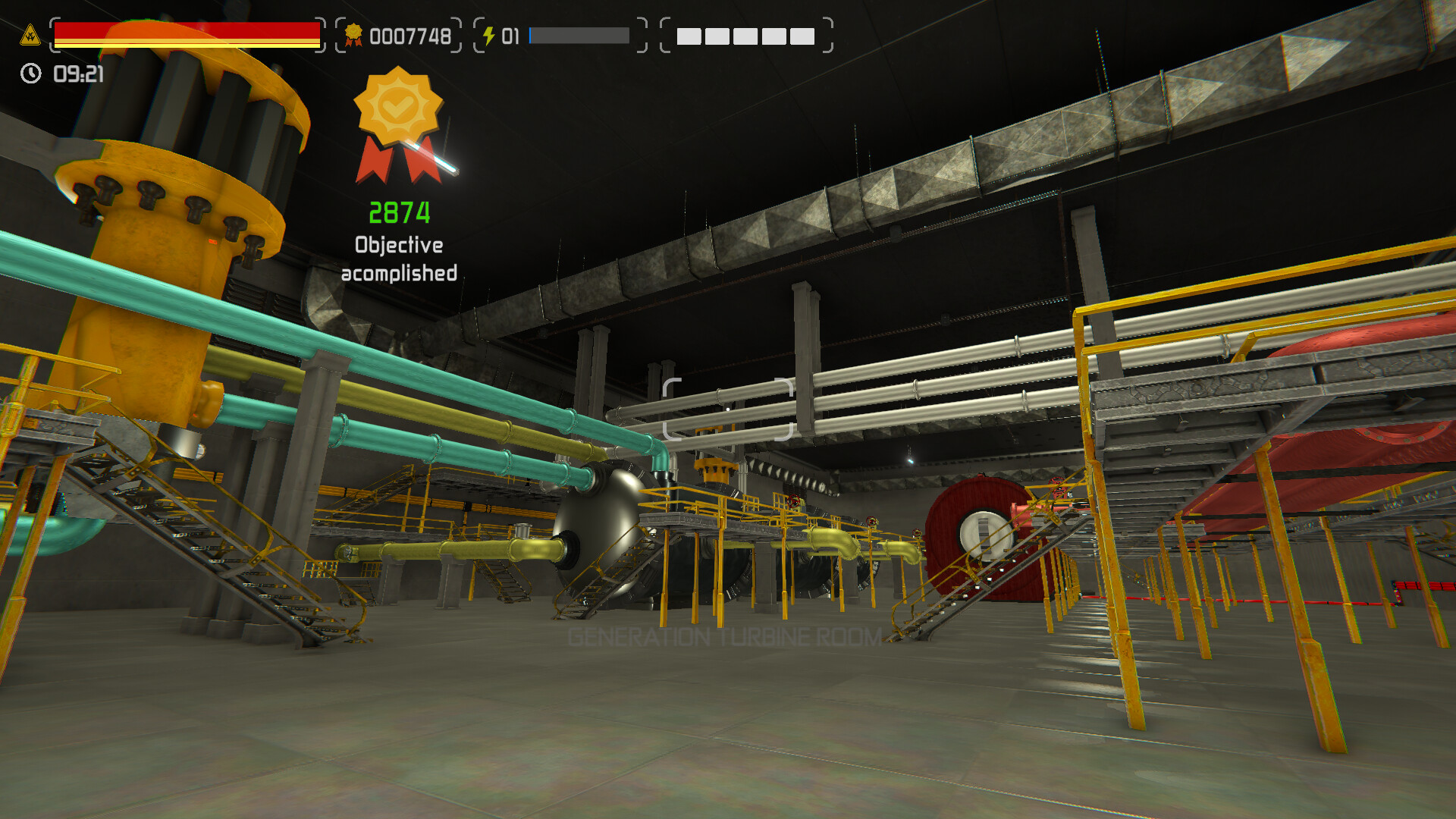Viewport: 1456px width, 819px height.
Task: Select the first empty inventory slot
Action: coord(688,36)
